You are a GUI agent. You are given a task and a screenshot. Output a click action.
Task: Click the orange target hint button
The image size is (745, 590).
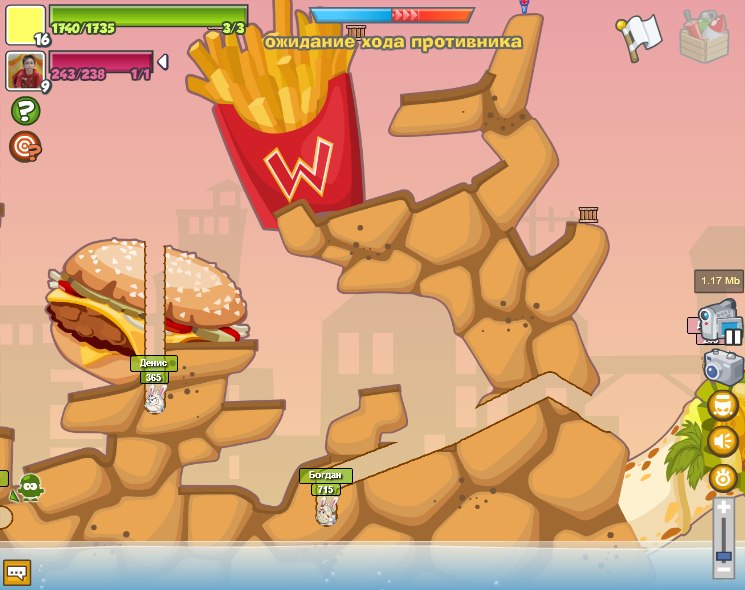[x=25, y=147]
